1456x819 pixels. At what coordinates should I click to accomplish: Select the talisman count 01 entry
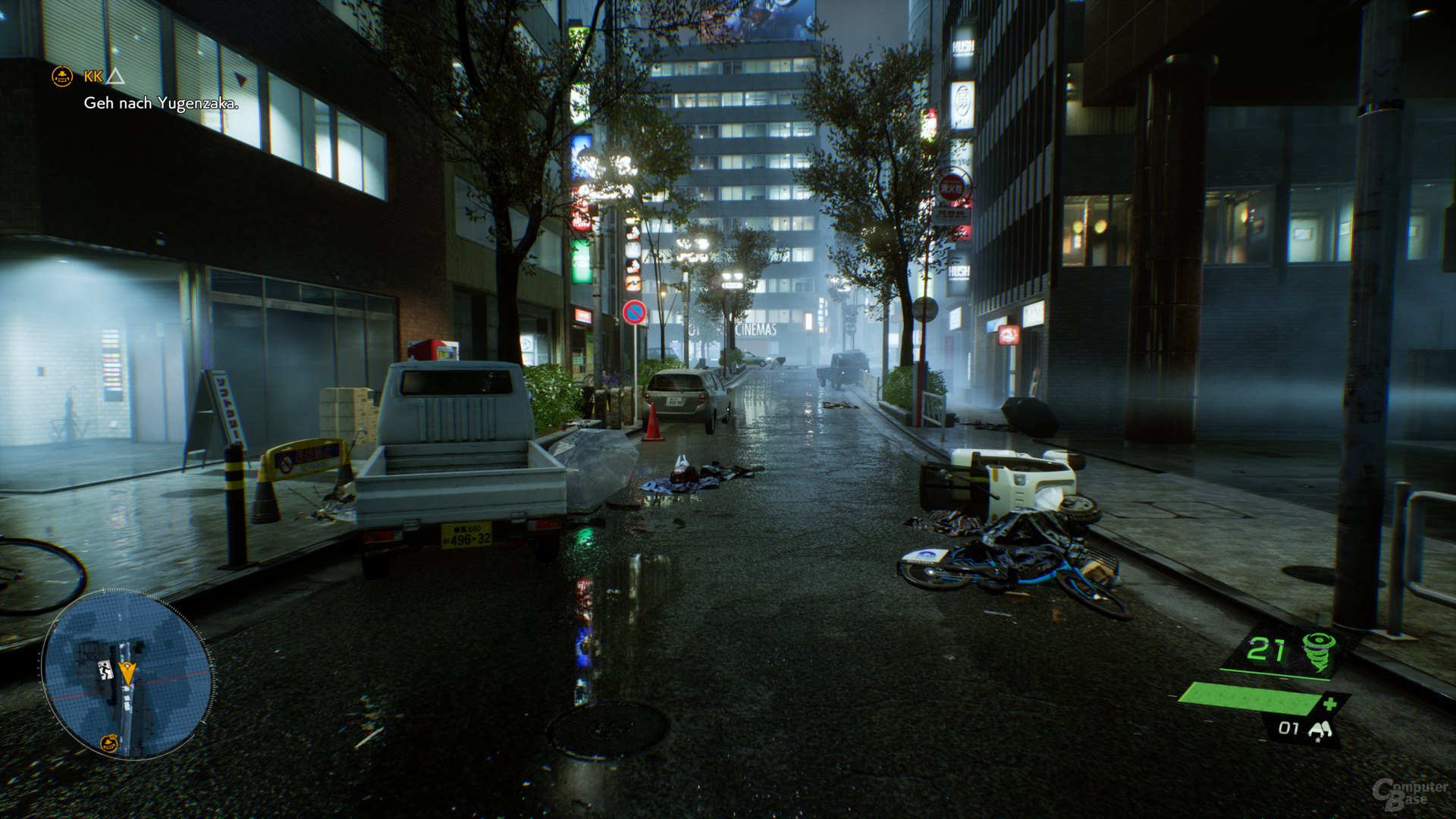[x=1288, y=728]
